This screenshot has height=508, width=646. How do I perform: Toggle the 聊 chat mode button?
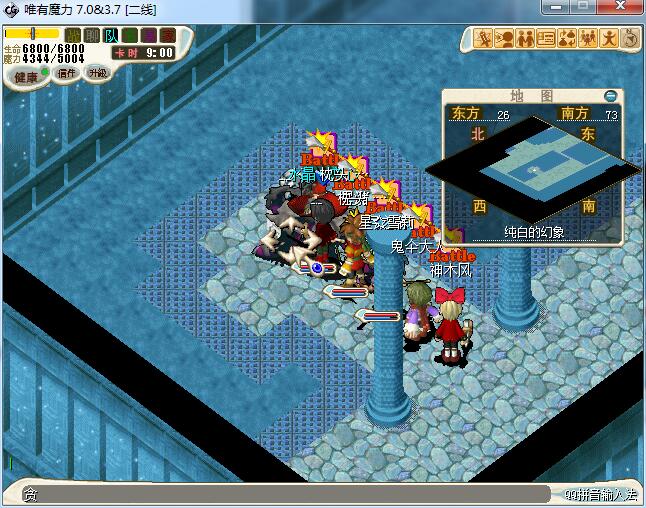[x=92, y=36]
